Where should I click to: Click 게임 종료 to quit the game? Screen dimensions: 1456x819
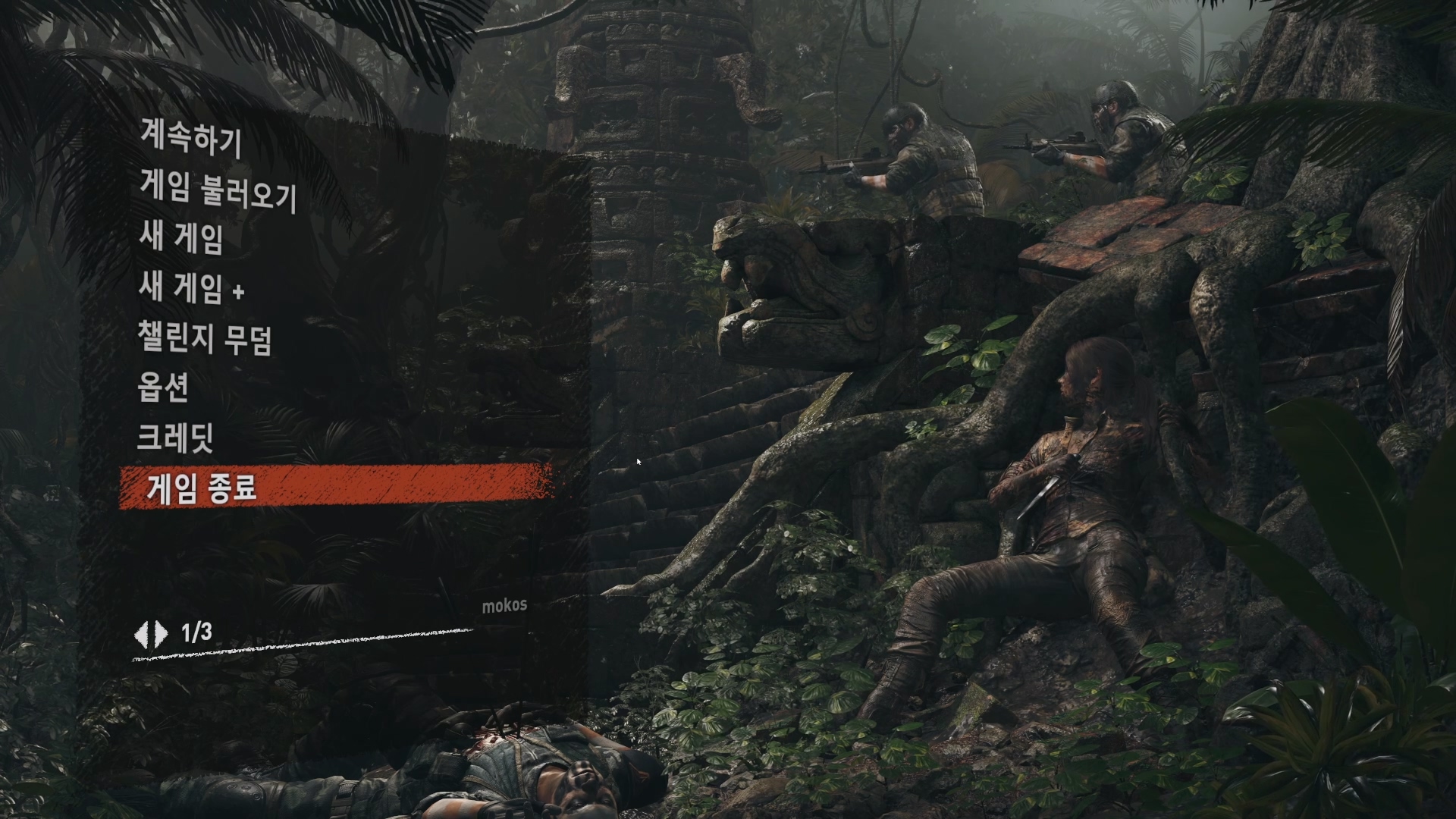tap(202, 488)
